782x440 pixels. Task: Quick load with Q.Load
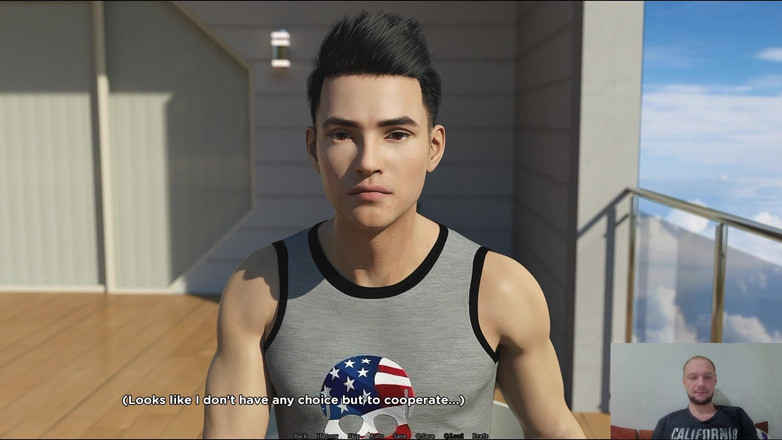coord(454,436)
